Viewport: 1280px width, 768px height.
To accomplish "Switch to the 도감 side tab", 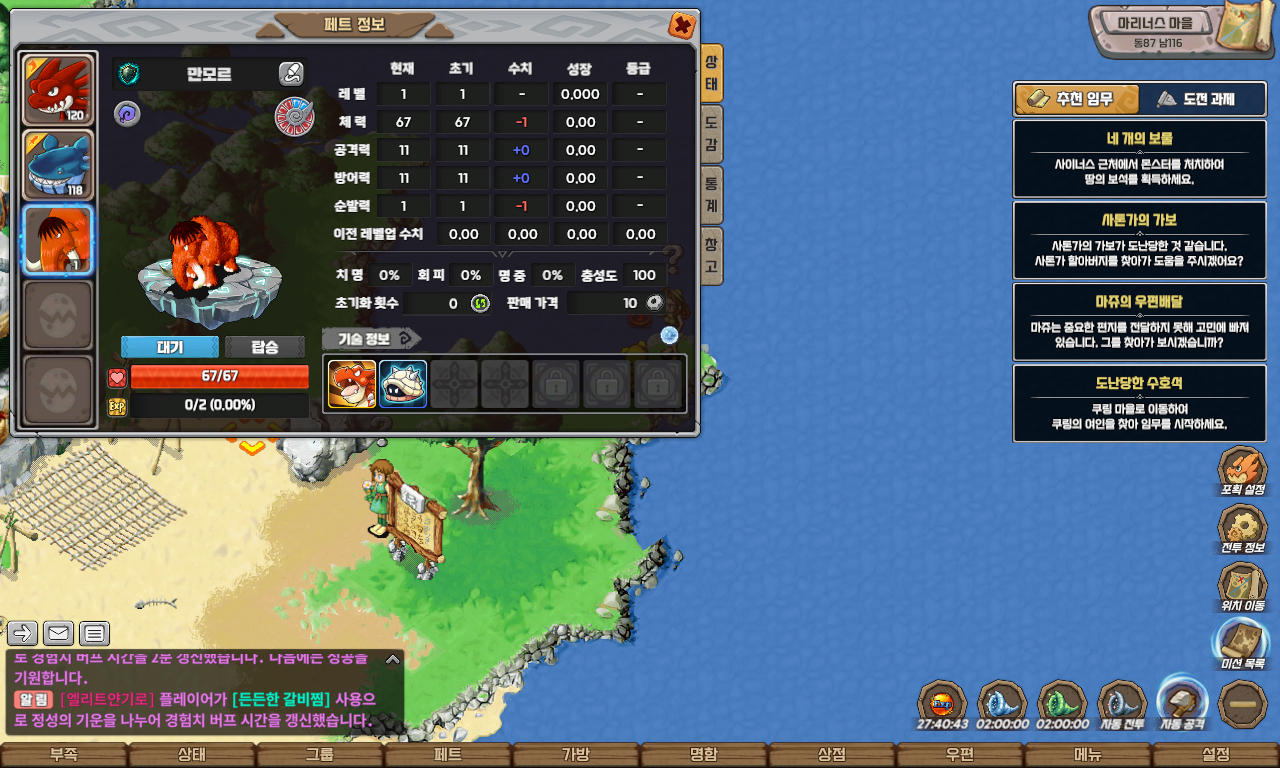I will 711,134.
